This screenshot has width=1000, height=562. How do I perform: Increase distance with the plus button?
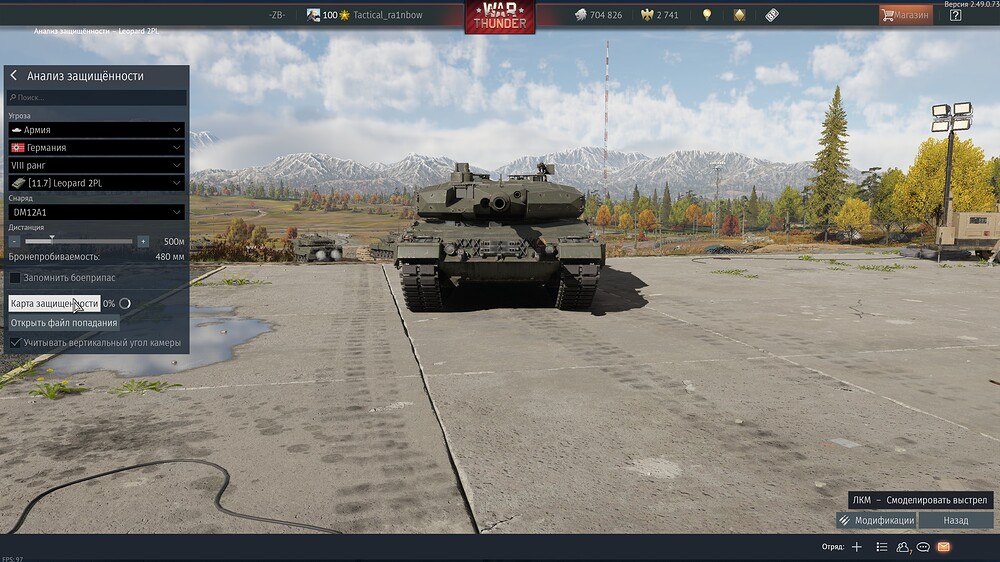(143, 241)
